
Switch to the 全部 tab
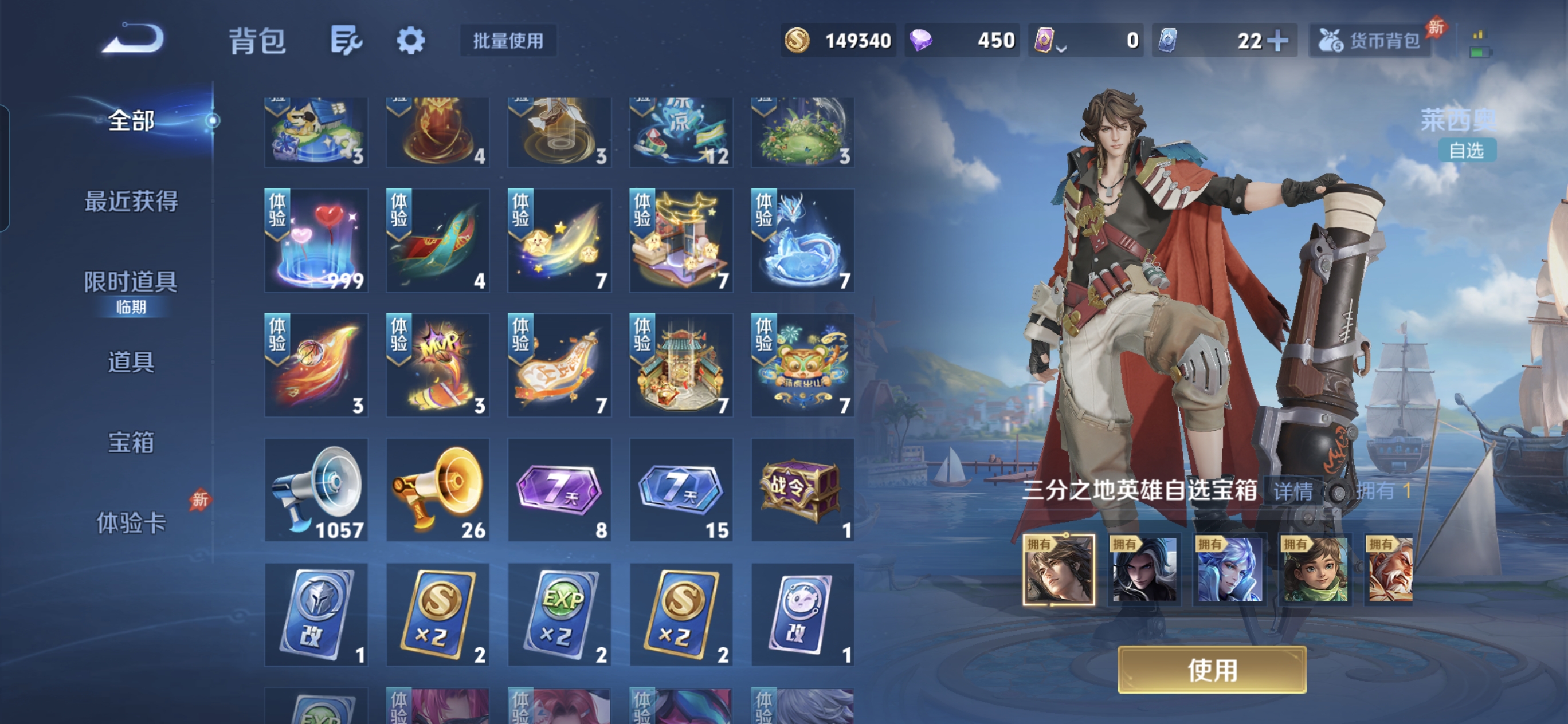point(131,120)
